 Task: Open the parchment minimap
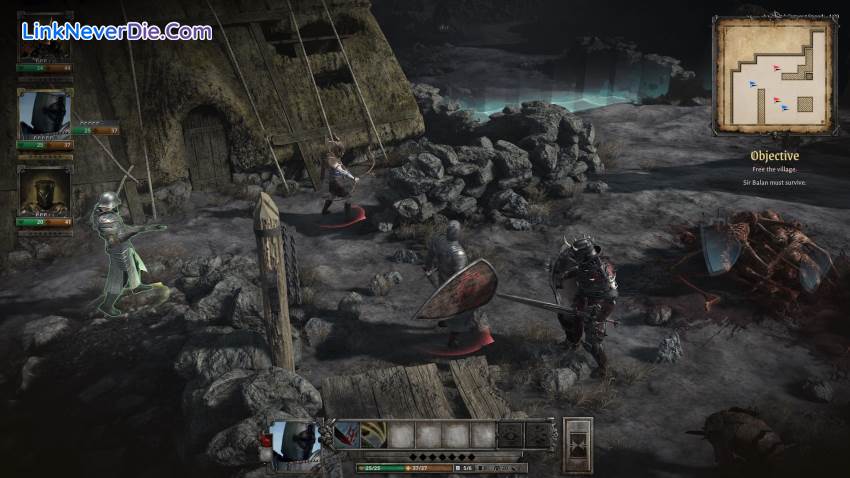click(773, 75)
